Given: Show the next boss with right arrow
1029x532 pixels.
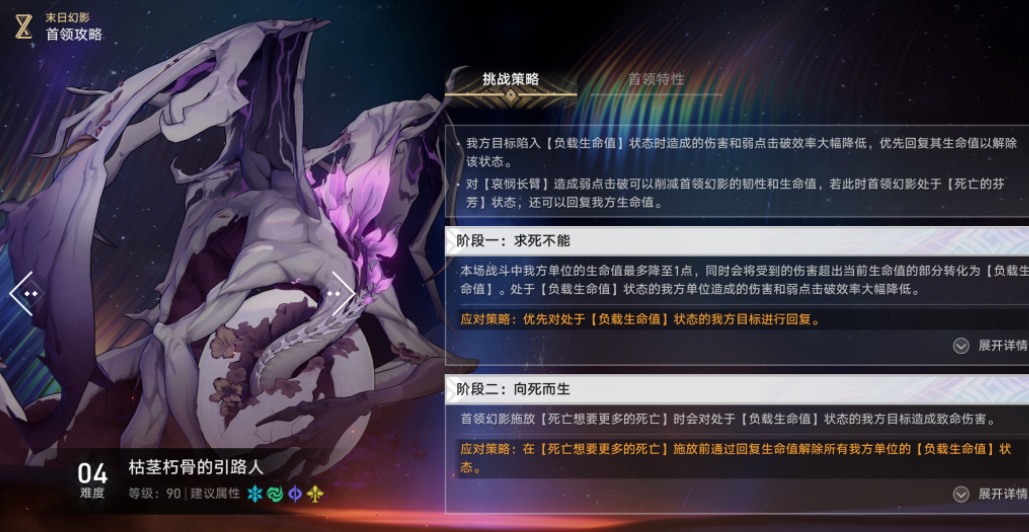Looking at the screenshot, I should click(342, 293).
